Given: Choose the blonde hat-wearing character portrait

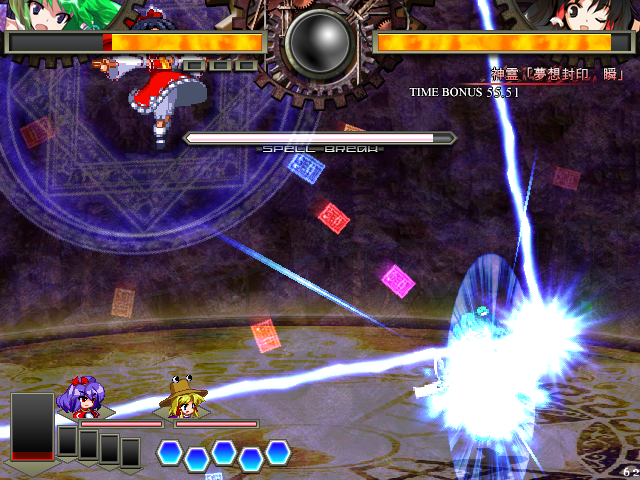Looking at the screenshot, I should coord(182,398).
